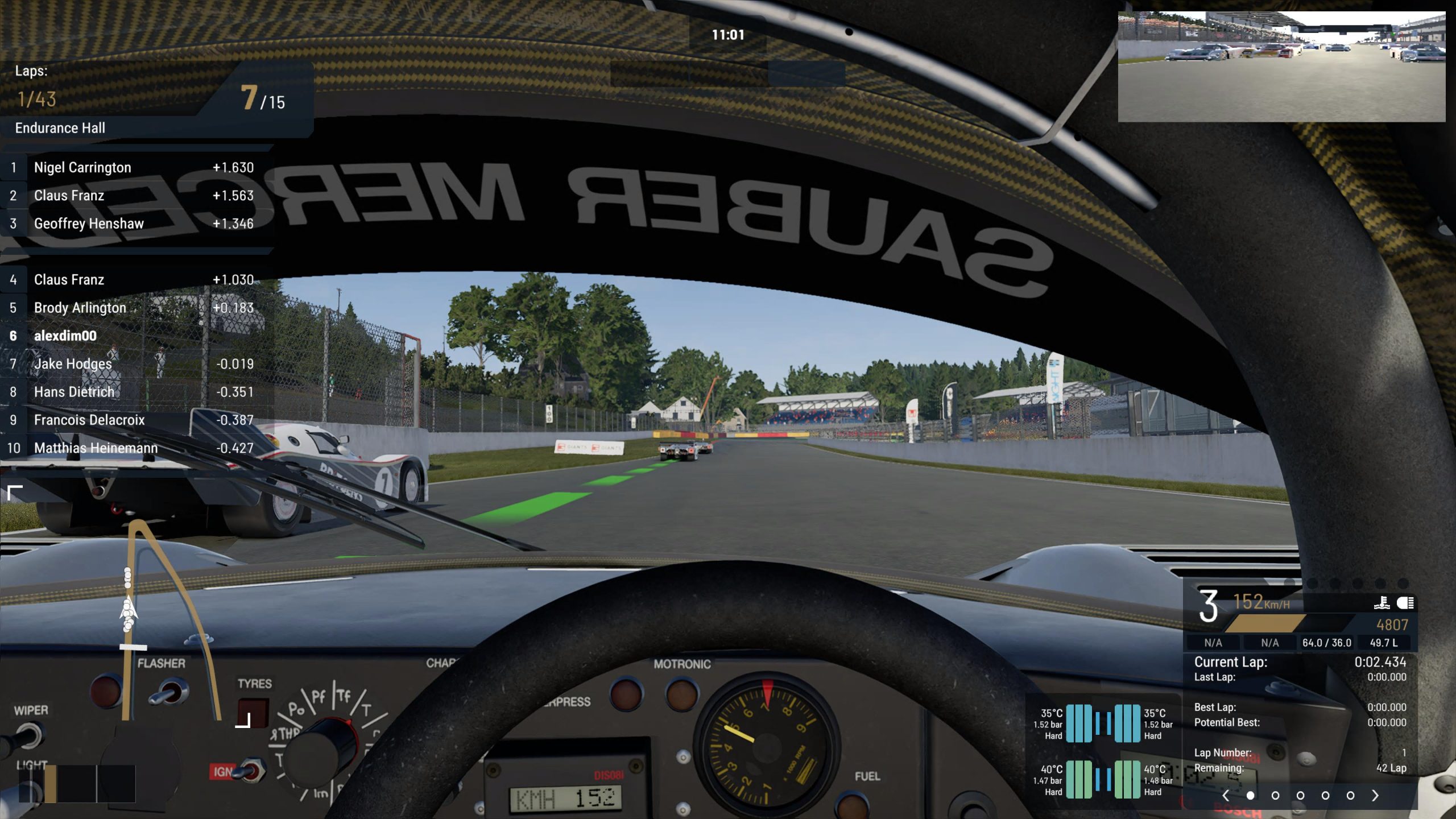Toggle the headlight indicator icon
This screenshot has height=819, width=1456.
(x=1405, y=603)
